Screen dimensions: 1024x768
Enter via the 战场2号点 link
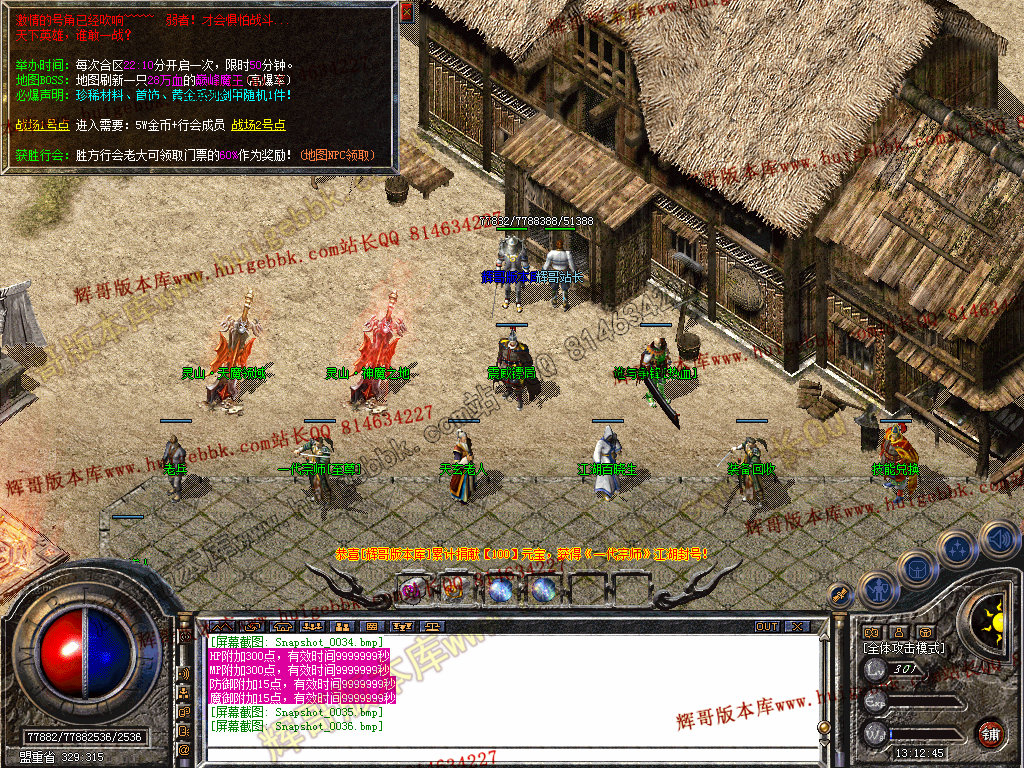tap(258, 125)
